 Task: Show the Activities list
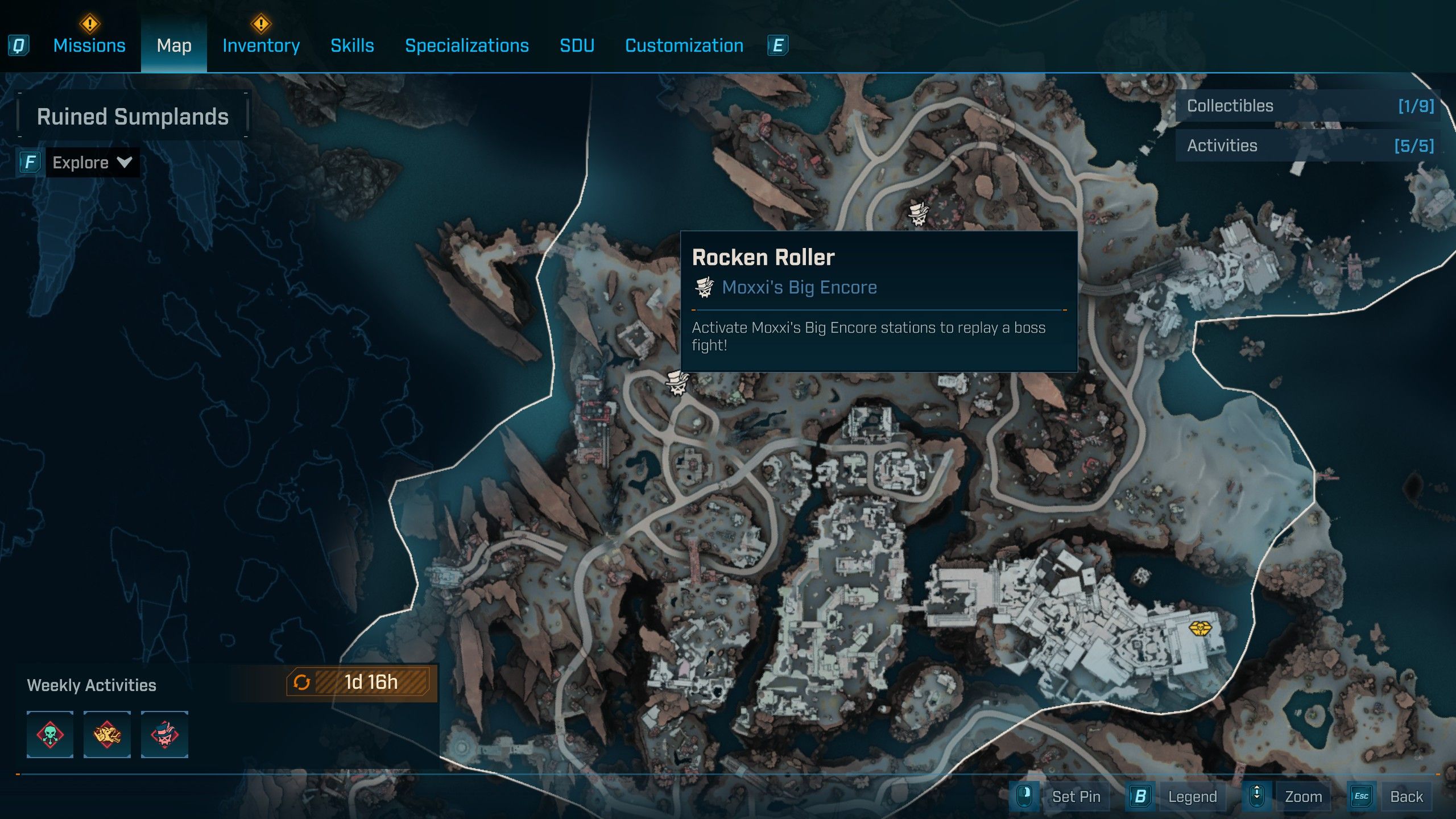click(1308, 146)
